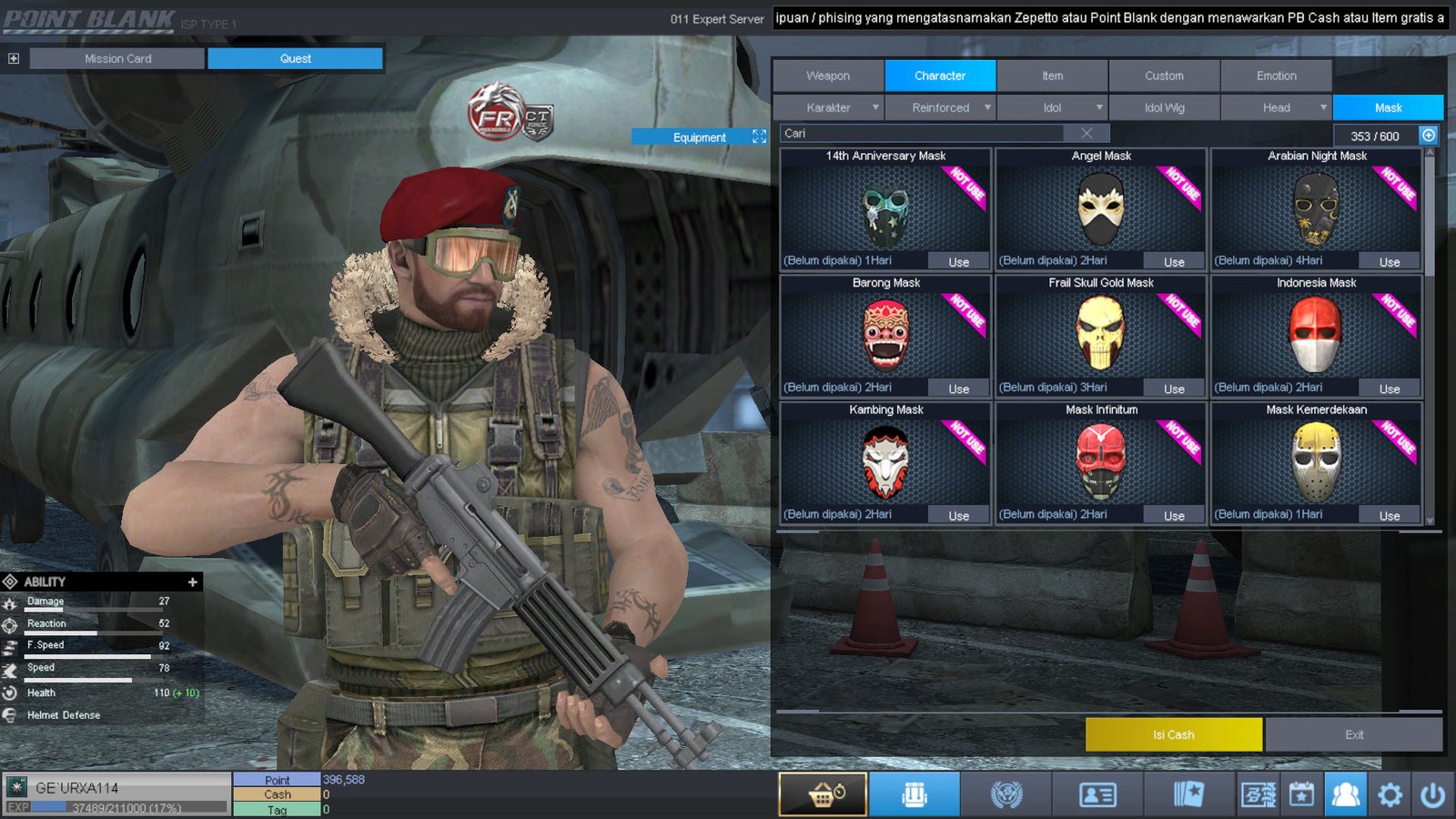
Task: Expand the Equipment view
Action: click(x=759, y=136)
